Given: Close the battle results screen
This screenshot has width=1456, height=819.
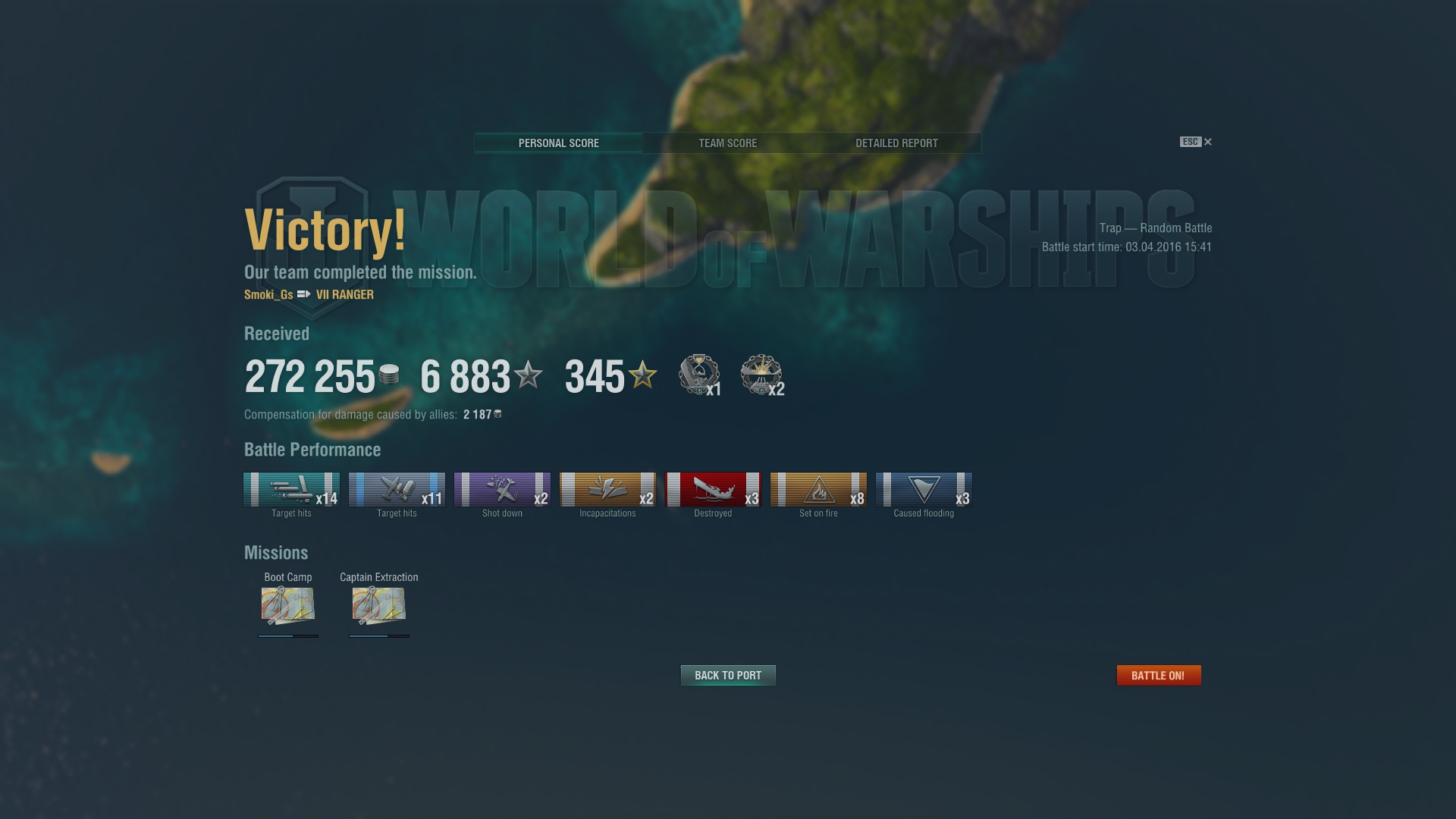Looking at the screenshot, I should pyautogui.click(x=1208, y=142).
